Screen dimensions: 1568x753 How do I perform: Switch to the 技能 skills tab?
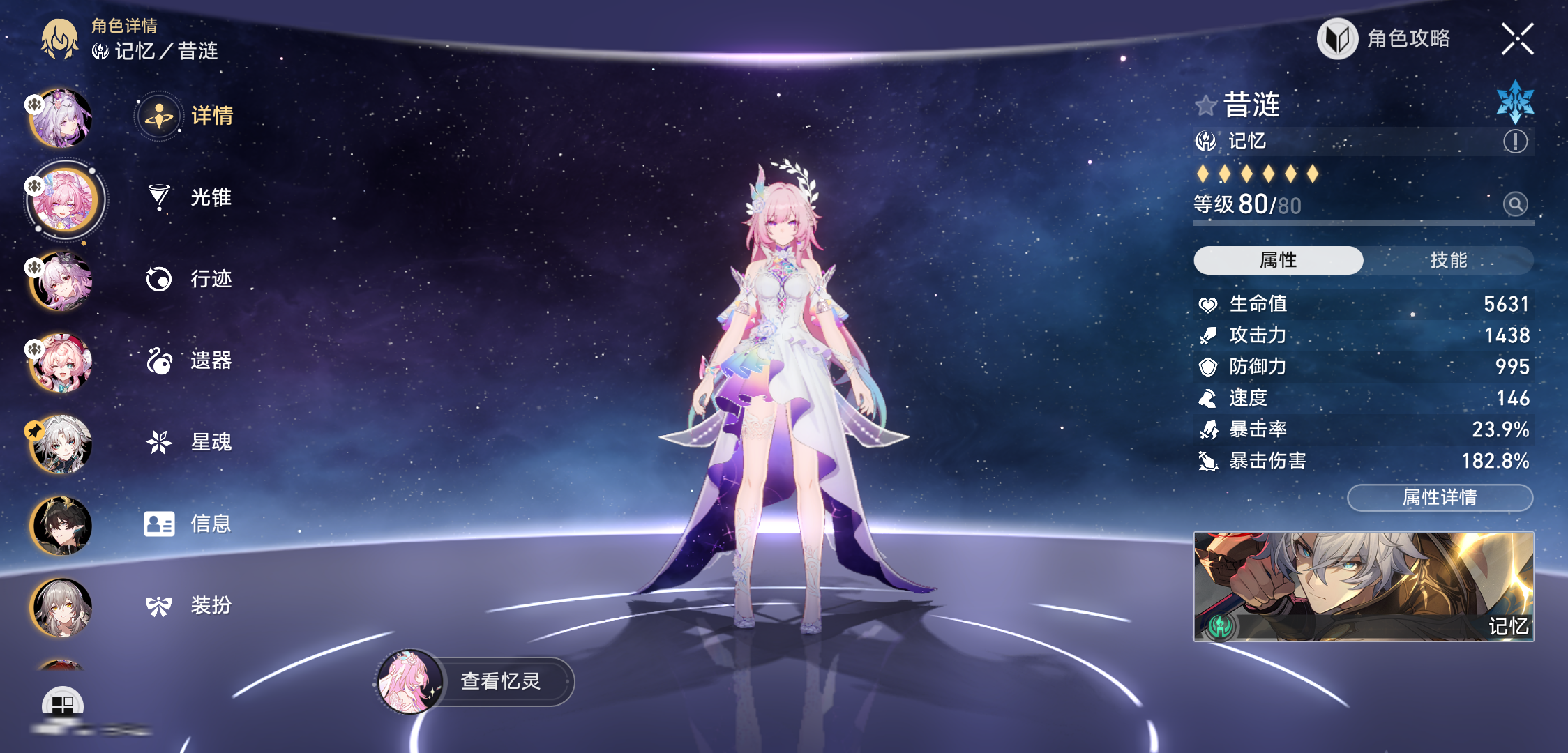pyautogui.click(x=1448, y=260)
